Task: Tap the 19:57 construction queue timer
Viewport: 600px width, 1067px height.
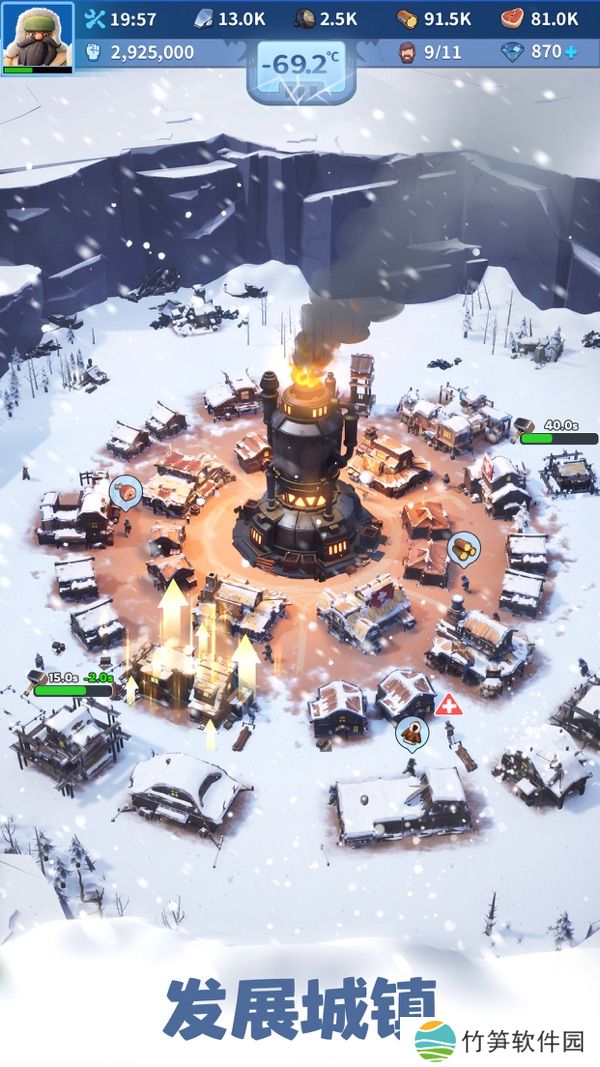Action: pos(120,18)
